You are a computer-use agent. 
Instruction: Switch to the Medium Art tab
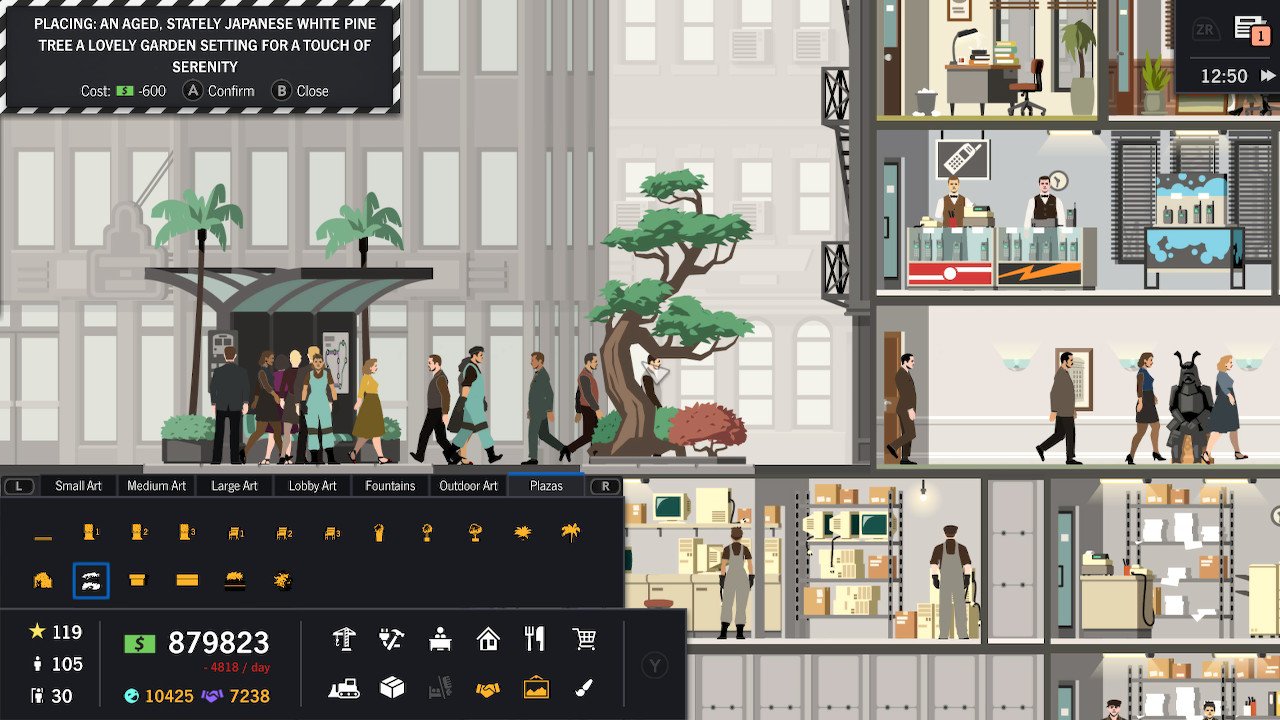coord(156,485)
